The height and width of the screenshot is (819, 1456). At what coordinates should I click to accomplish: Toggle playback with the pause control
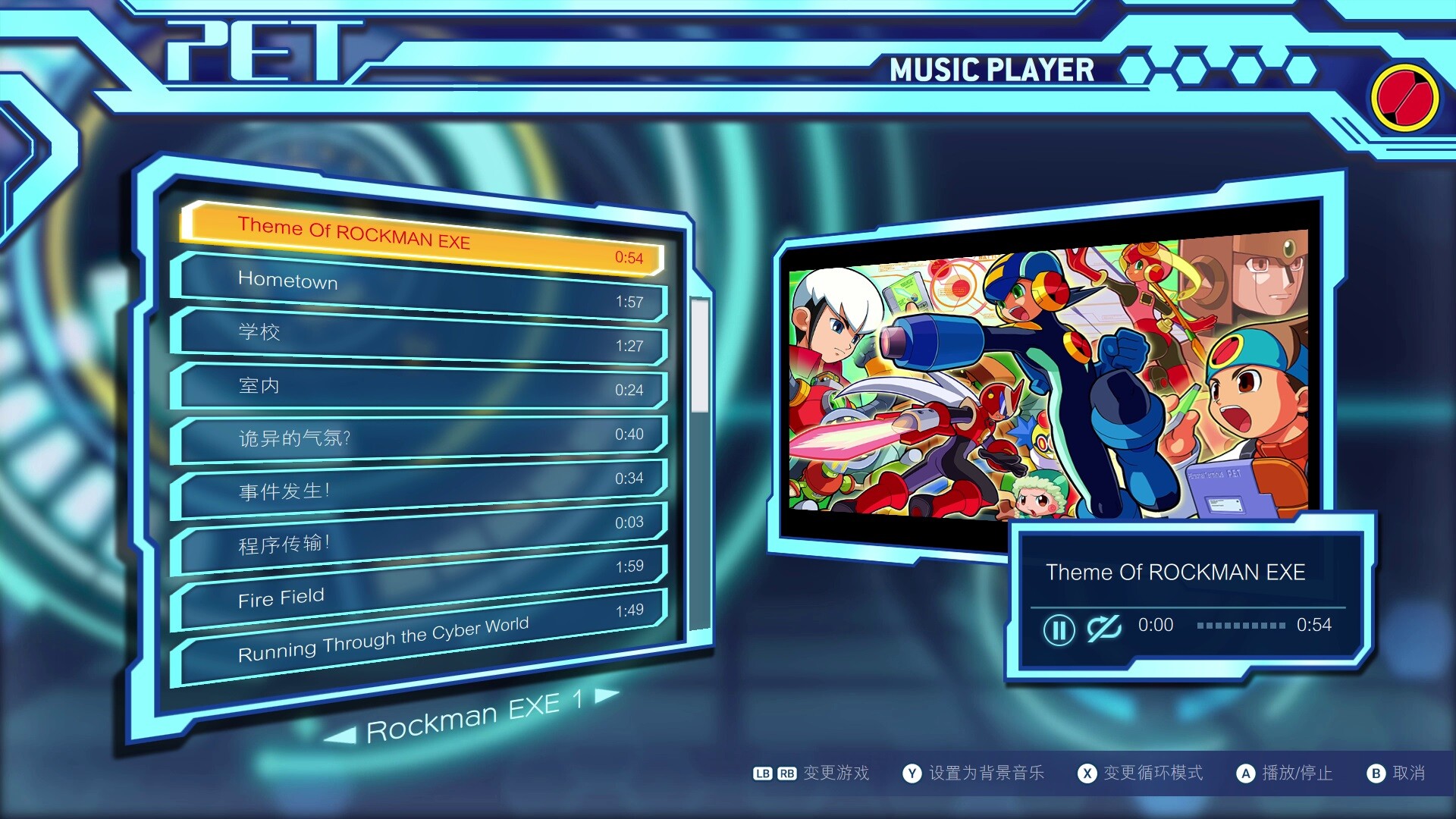pyautogui.click(x=1060, y=630)
